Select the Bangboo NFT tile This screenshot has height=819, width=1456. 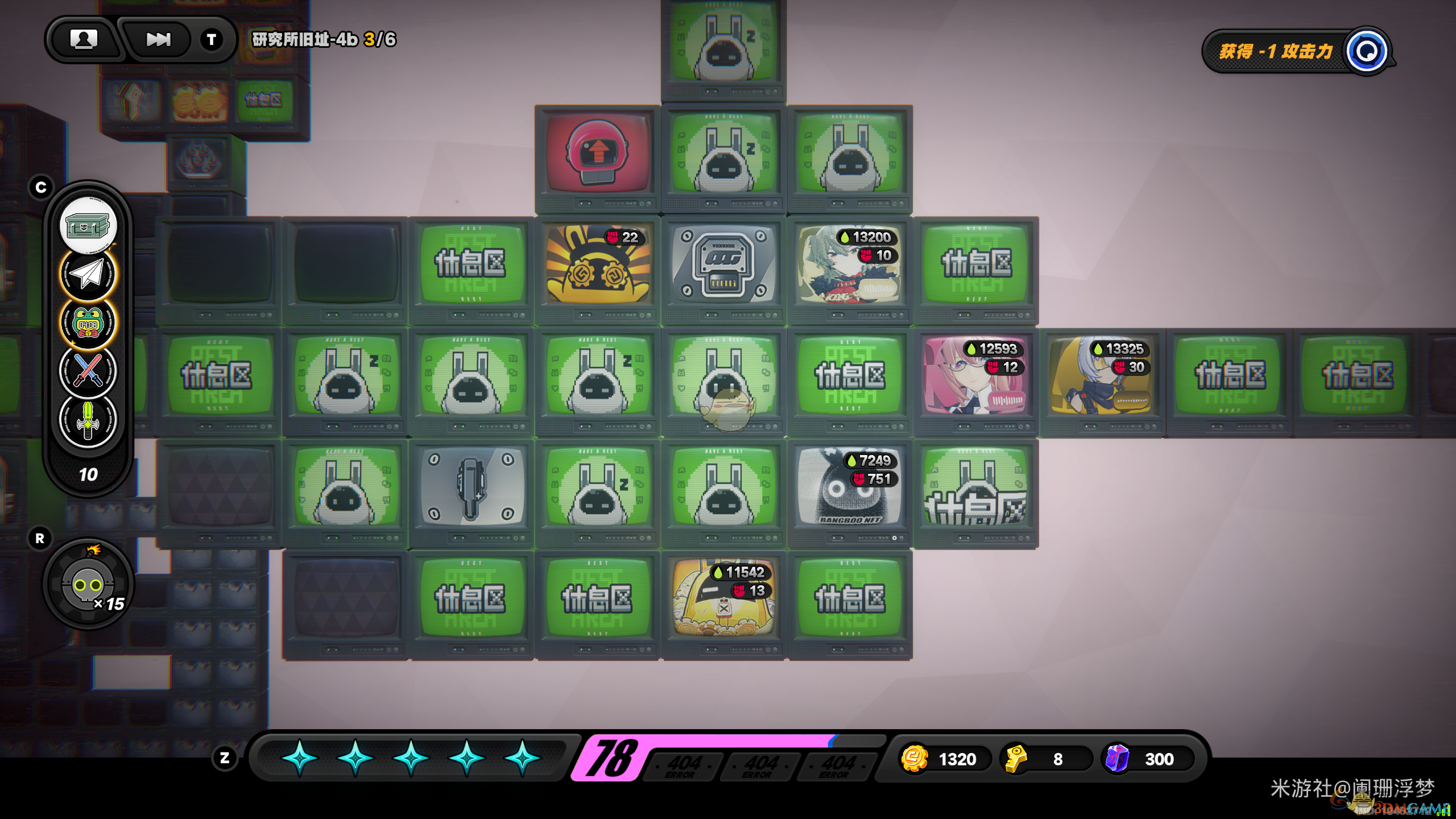[x=850, y=487]
